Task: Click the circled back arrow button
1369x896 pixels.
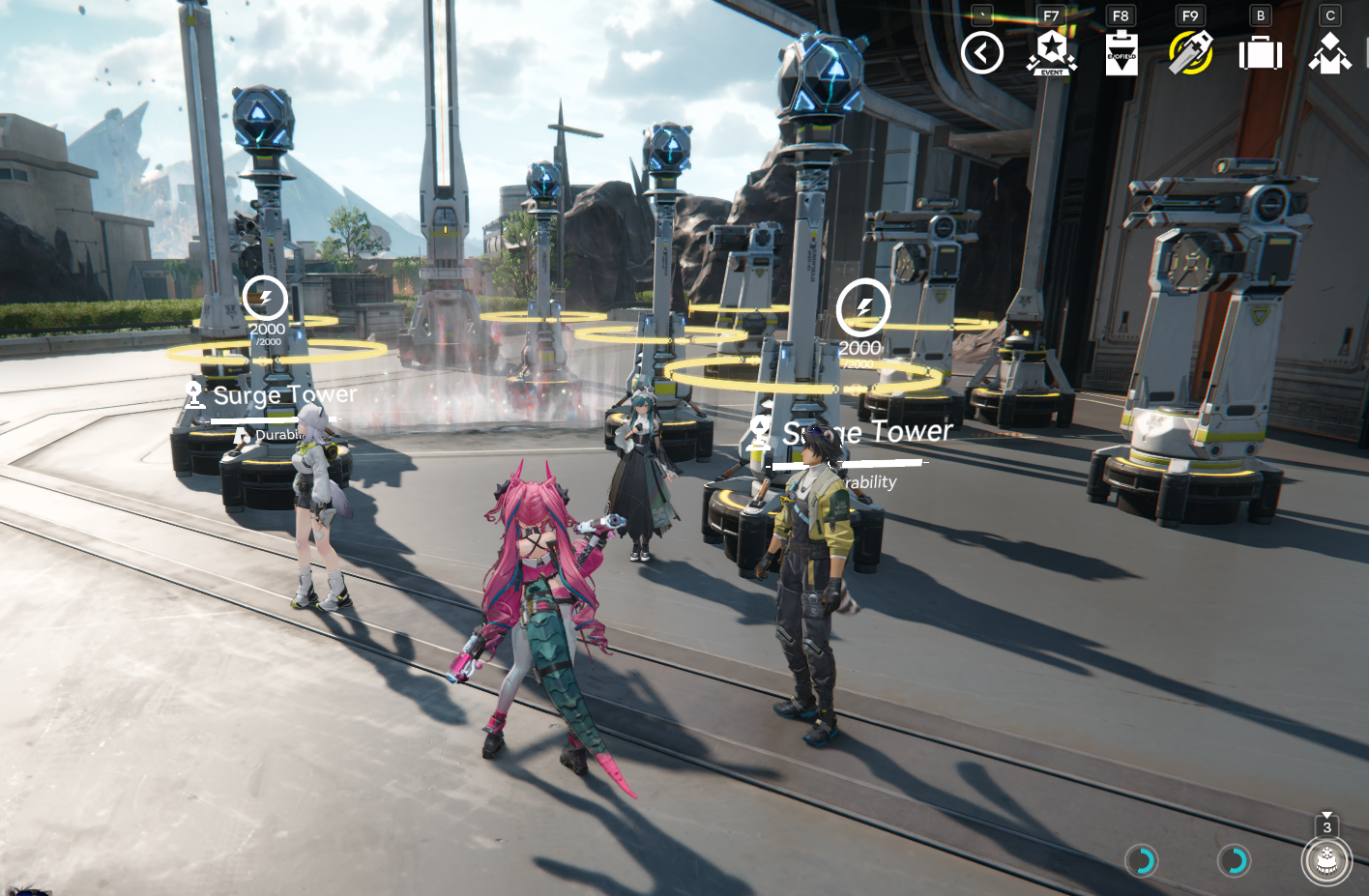Action: [982, 53]
